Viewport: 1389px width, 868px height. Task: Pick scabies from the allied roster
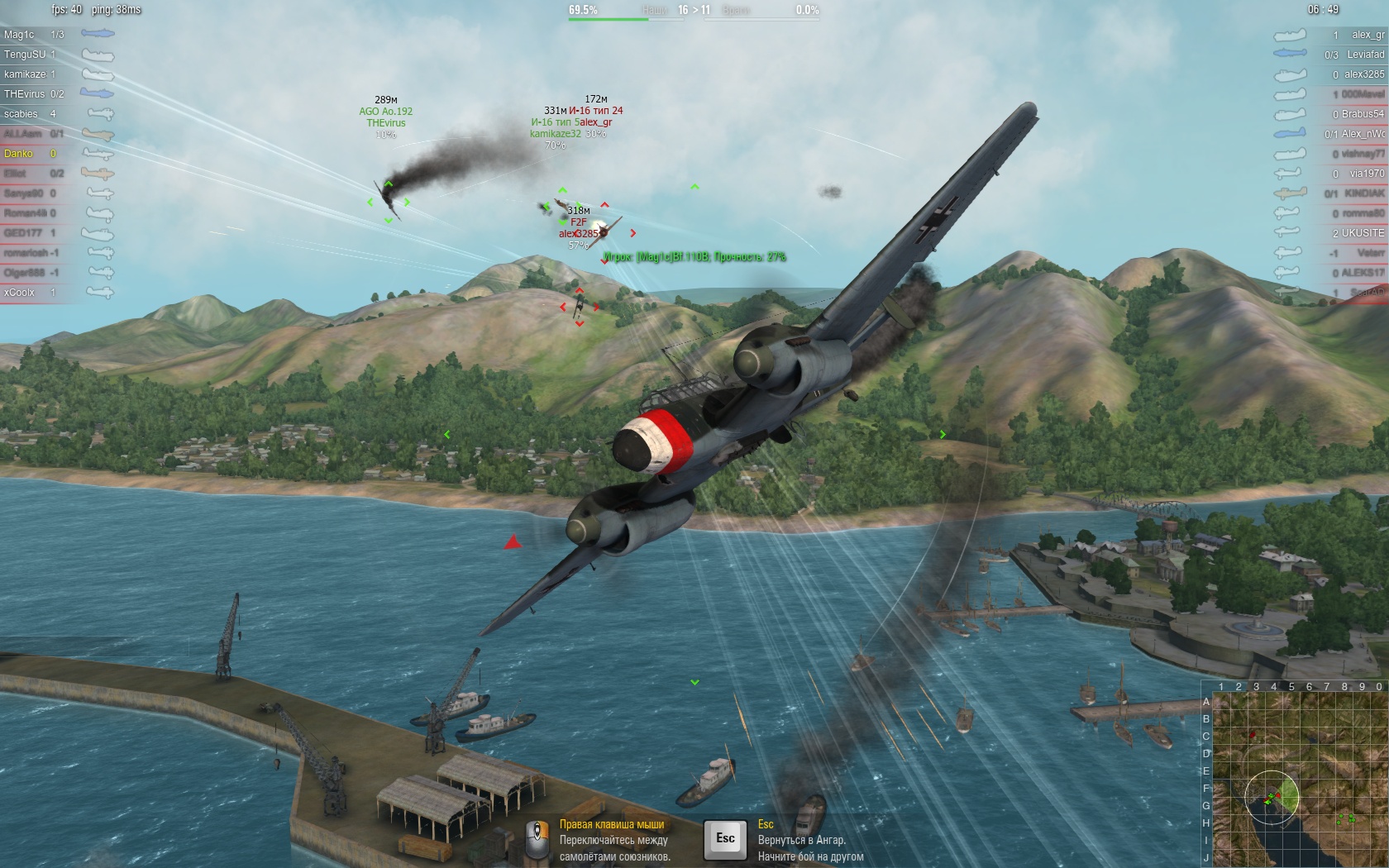tap(21, 114)
